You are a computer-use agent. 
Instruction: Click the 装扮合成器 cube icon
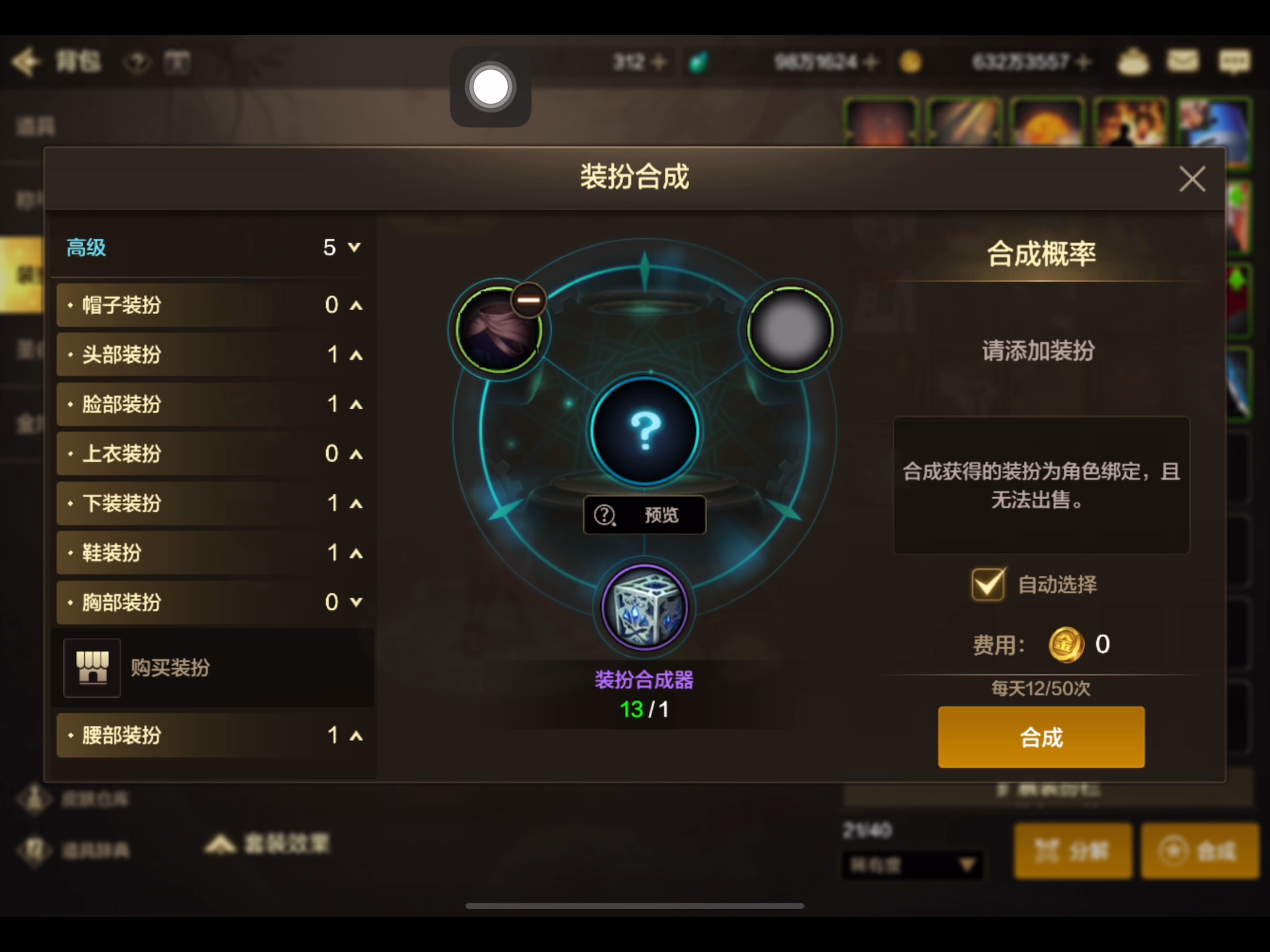[644, 608]
